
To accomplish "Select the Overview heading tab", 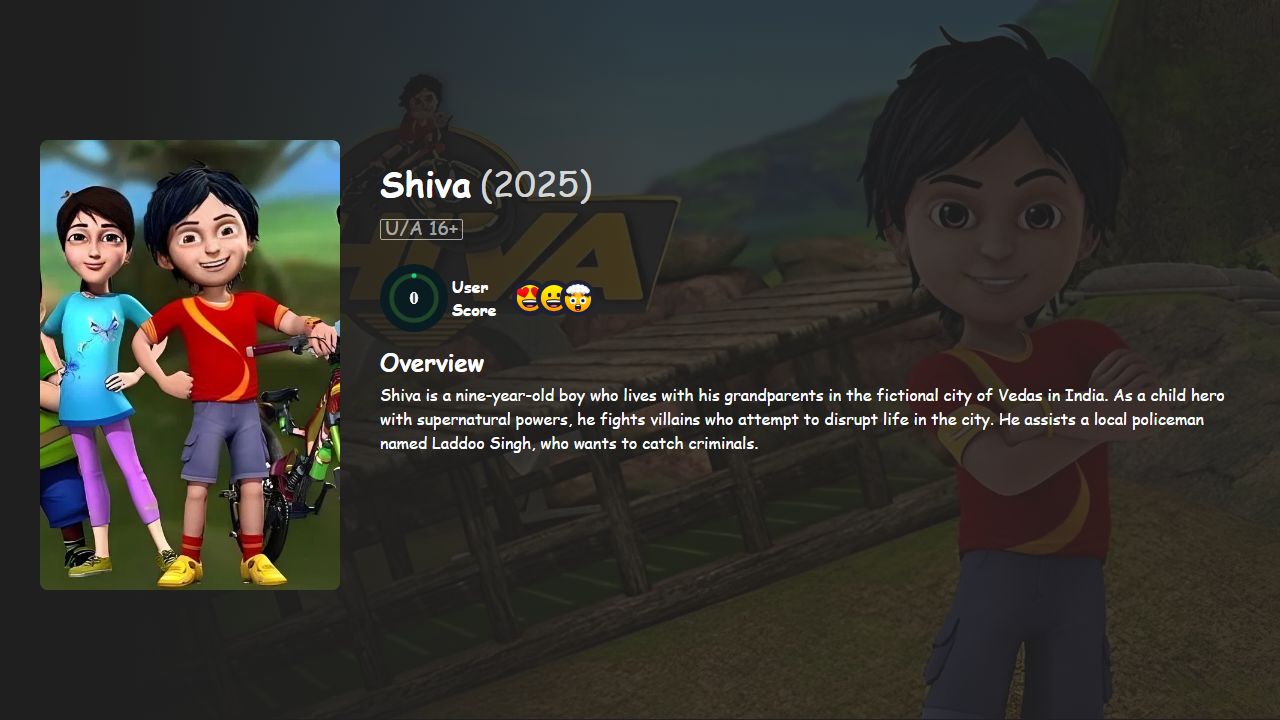I will coord(431,363).
